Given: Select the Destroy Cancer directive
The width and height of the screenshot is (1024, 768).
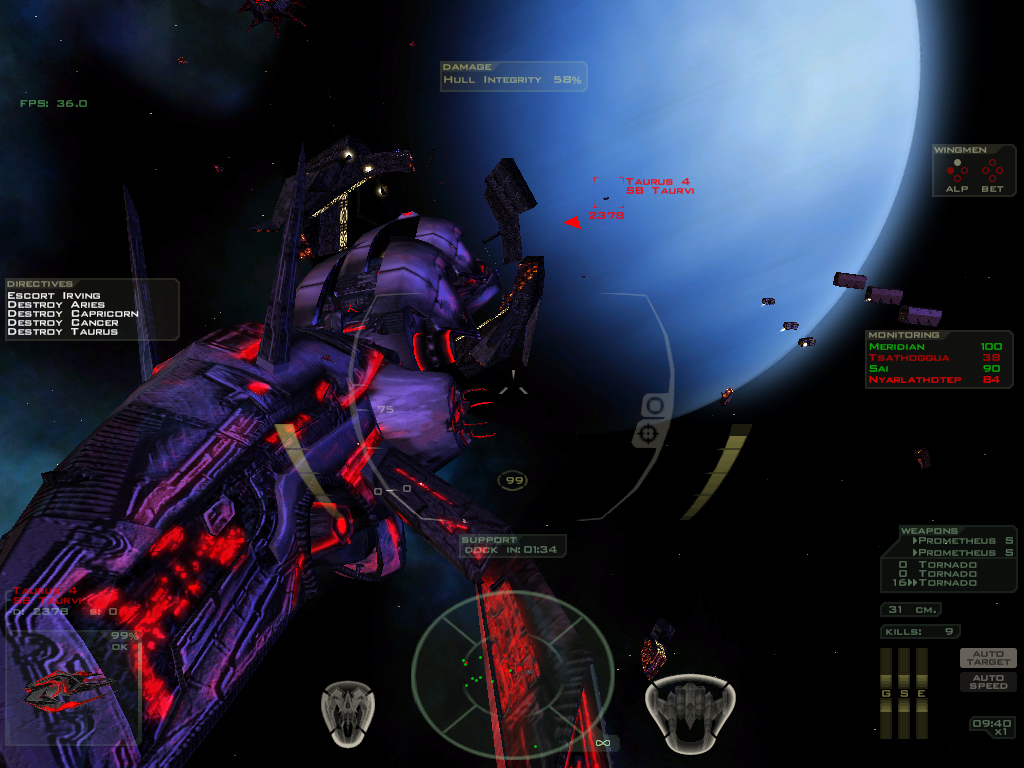Looking at the screenshot, I should click(62, 323).
